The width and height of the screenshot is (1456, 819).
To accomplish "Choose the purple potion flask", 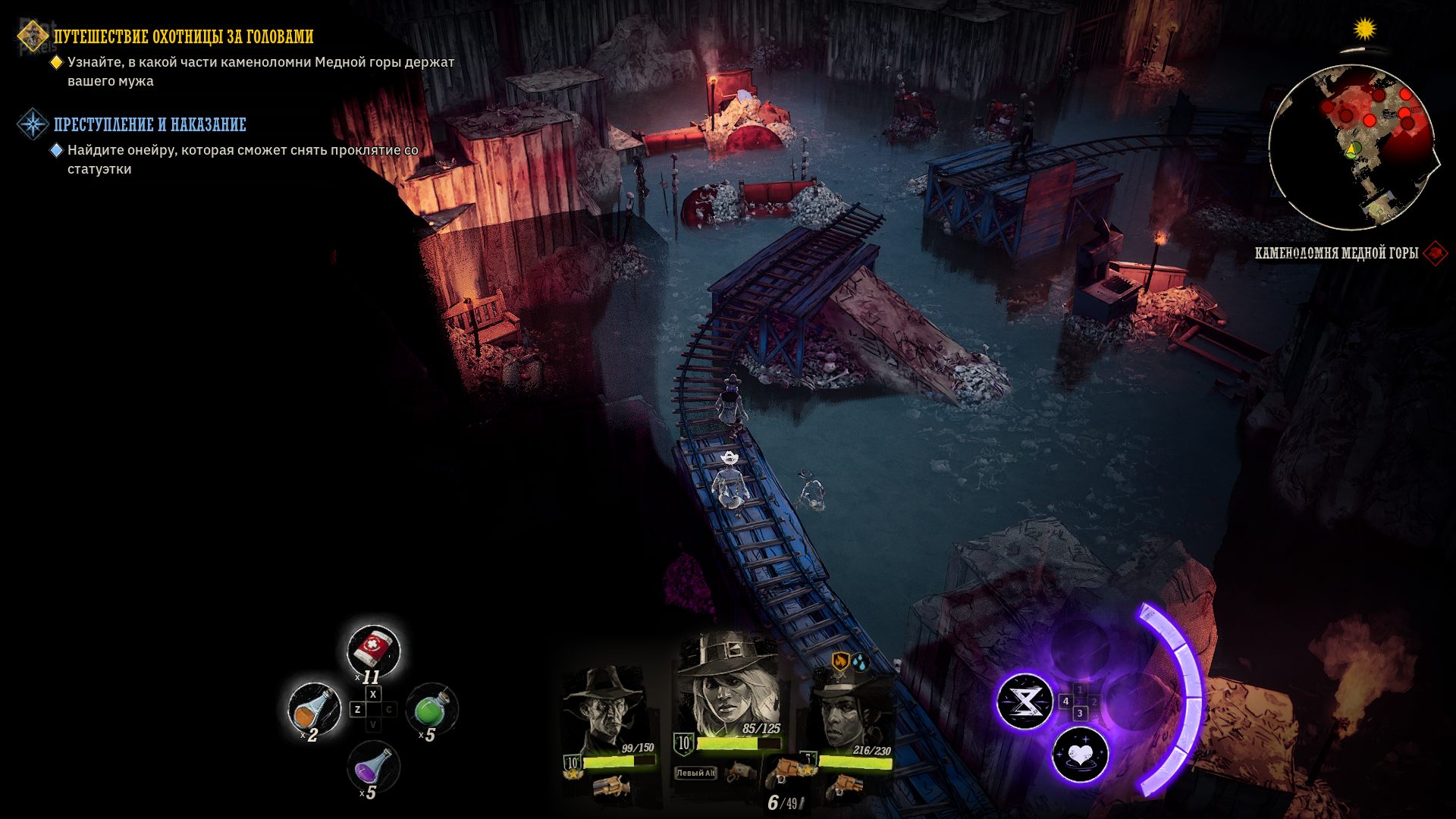I will coord(372,765).
